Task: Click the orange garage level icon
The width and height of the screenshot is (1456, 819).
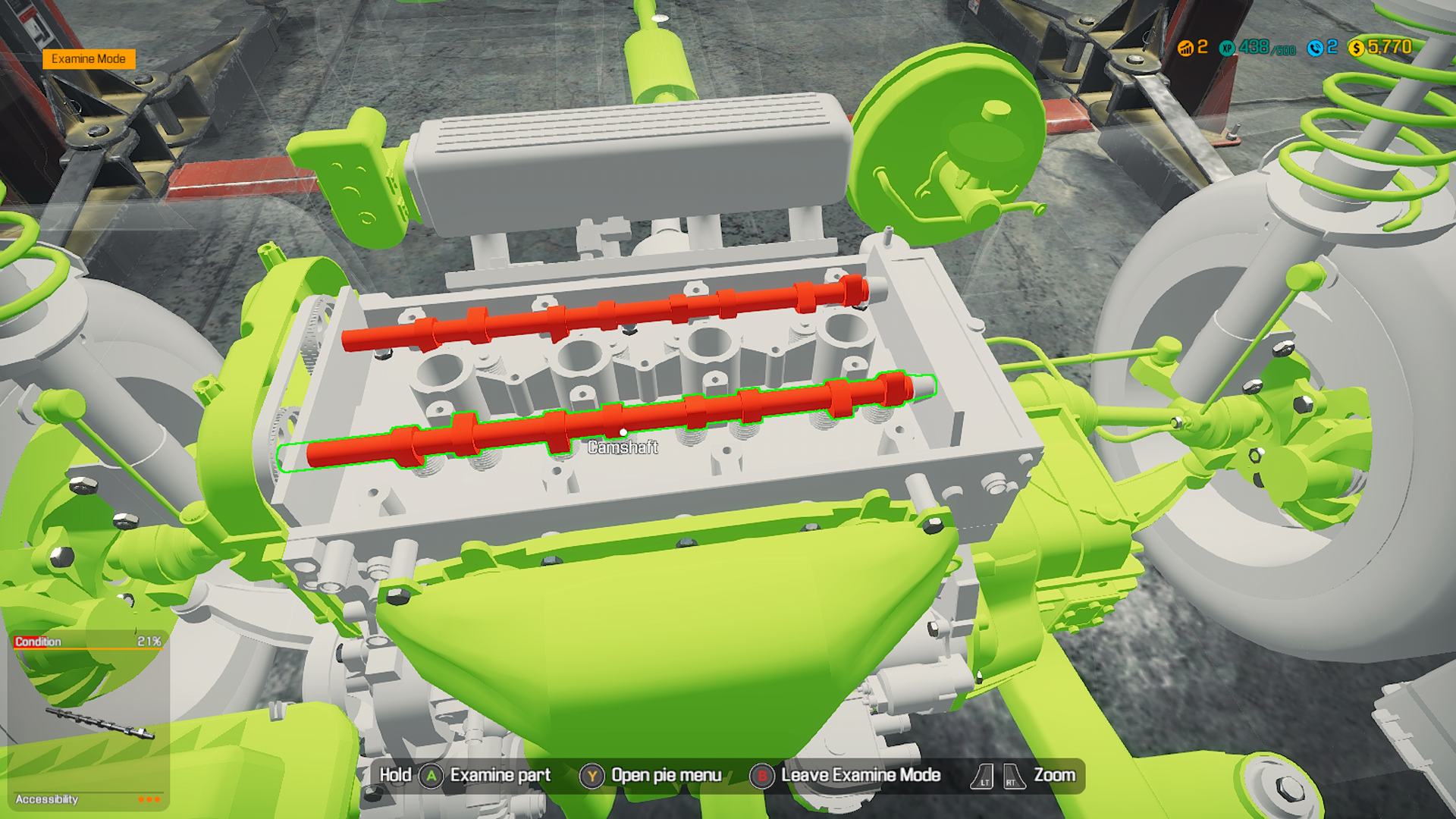Action: [x=1188, y=47]
